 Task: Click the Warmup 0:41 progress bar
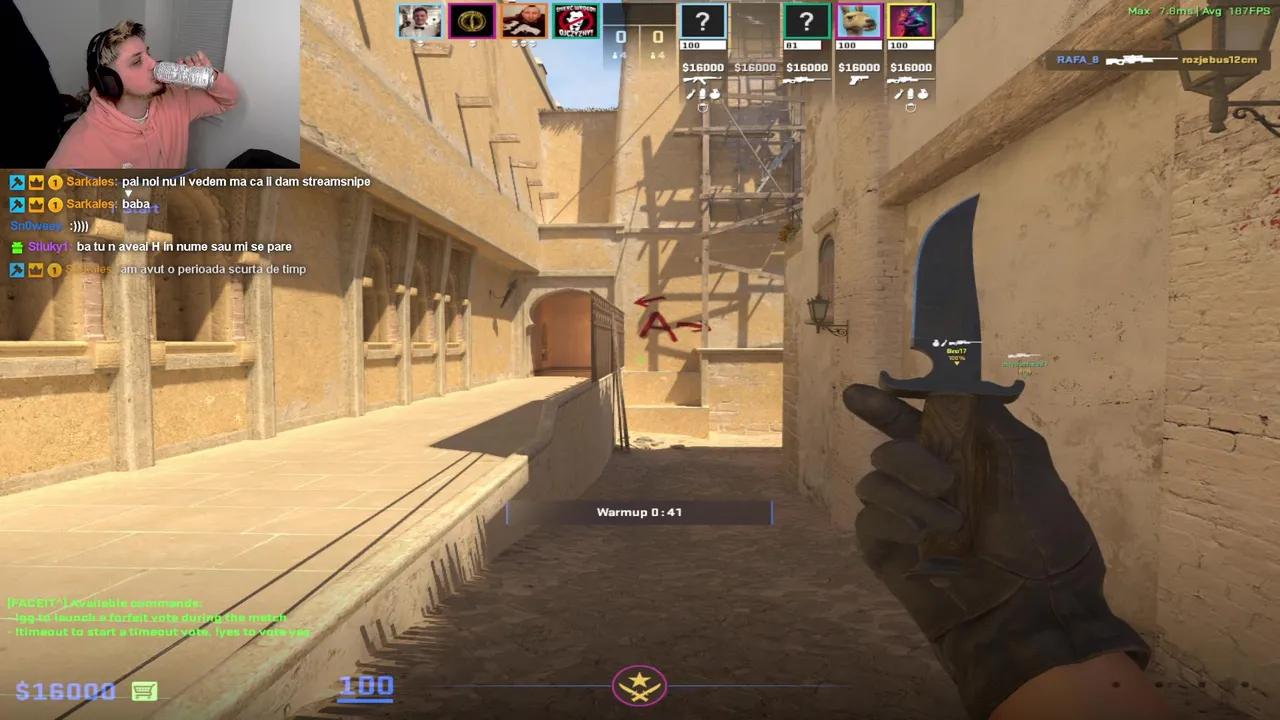click(x=639, y=512)
